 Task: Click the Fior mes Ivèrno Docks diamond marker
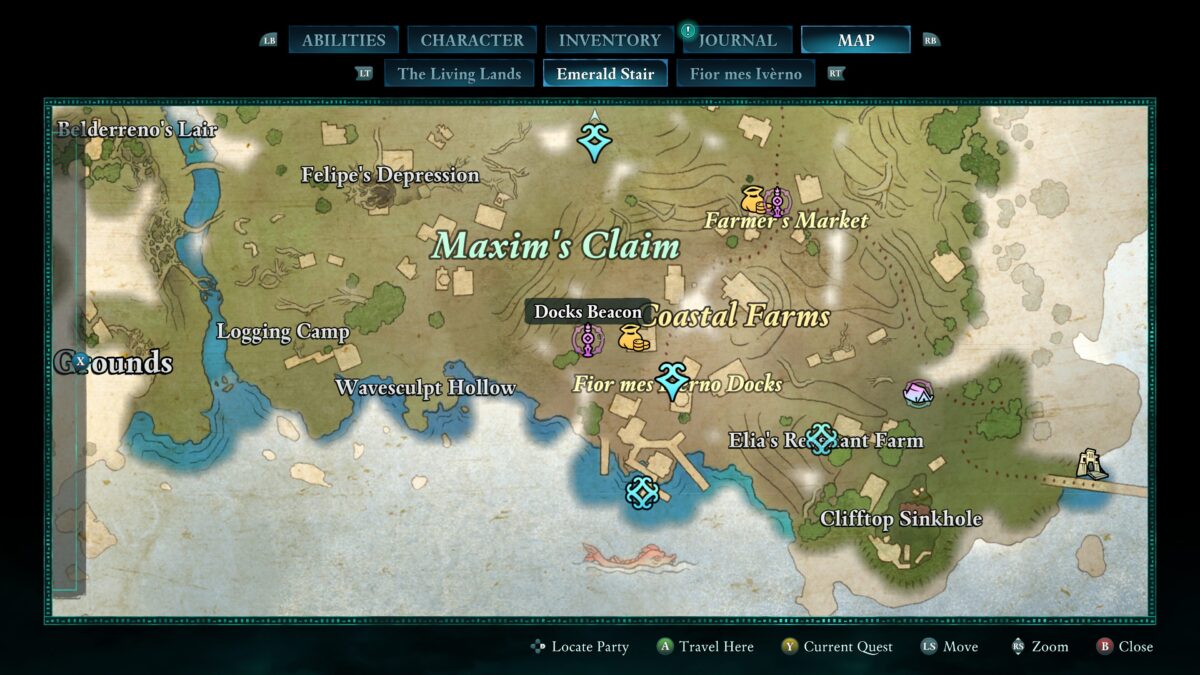[672, 380]
